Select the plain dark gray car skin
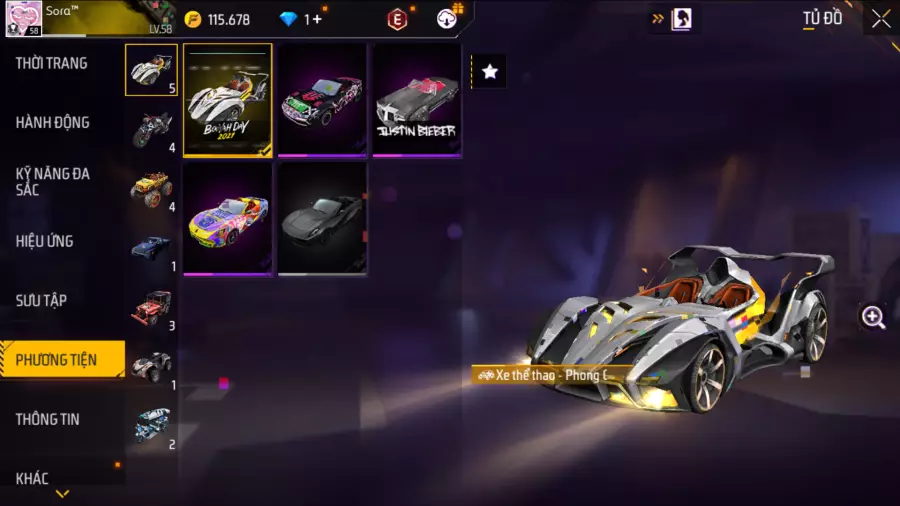The image size is (900, 506). pos(322,218)
